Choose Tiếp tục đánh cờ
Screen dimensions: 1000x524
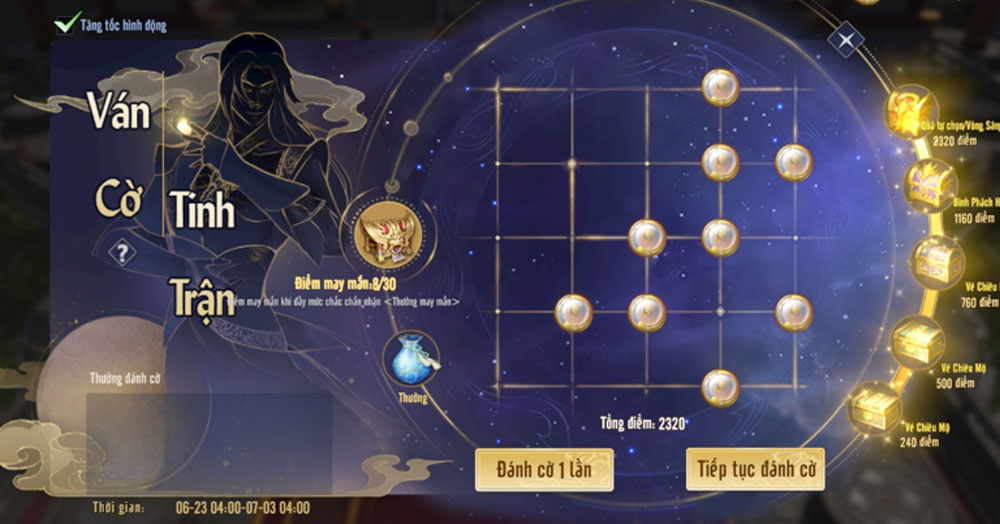755,469
